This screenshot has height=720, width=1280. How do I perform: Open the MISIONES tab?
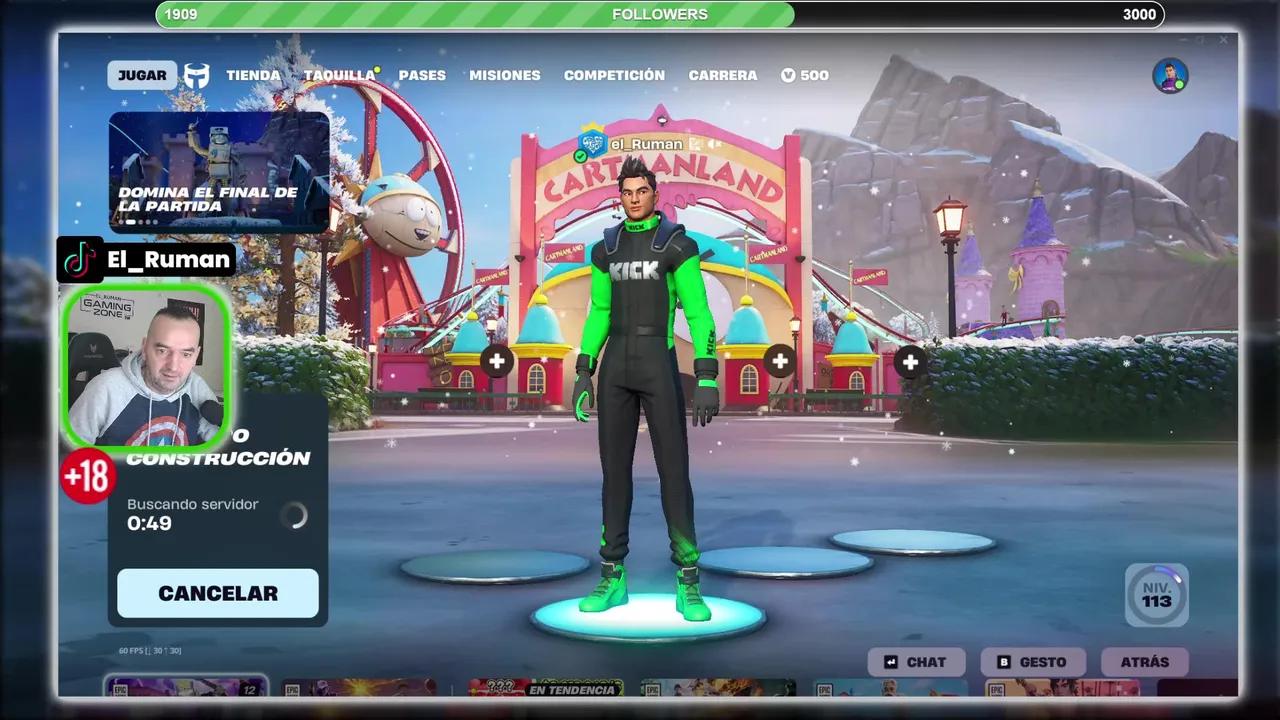tap(504, 75)
